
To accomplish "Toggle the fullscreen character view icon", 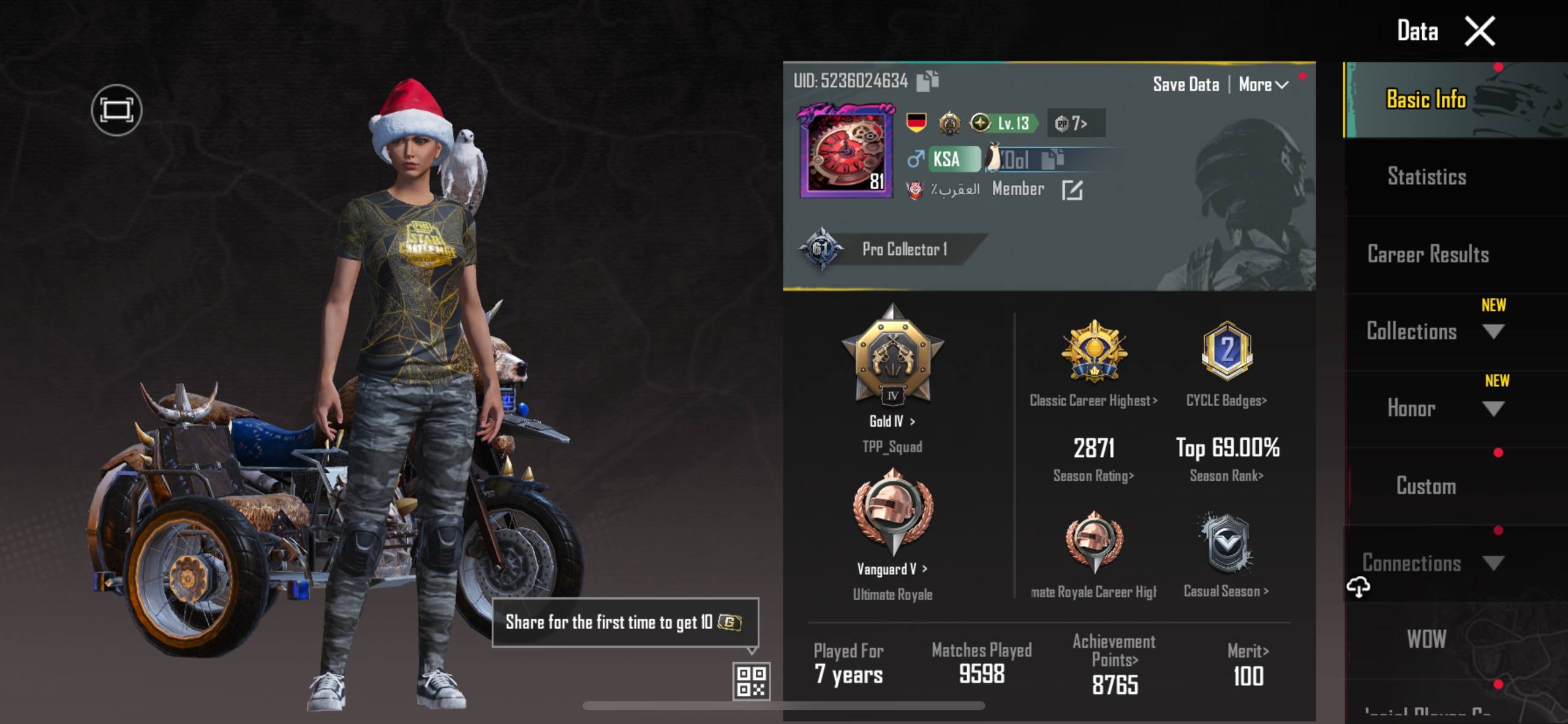I will tap(116, 110).
